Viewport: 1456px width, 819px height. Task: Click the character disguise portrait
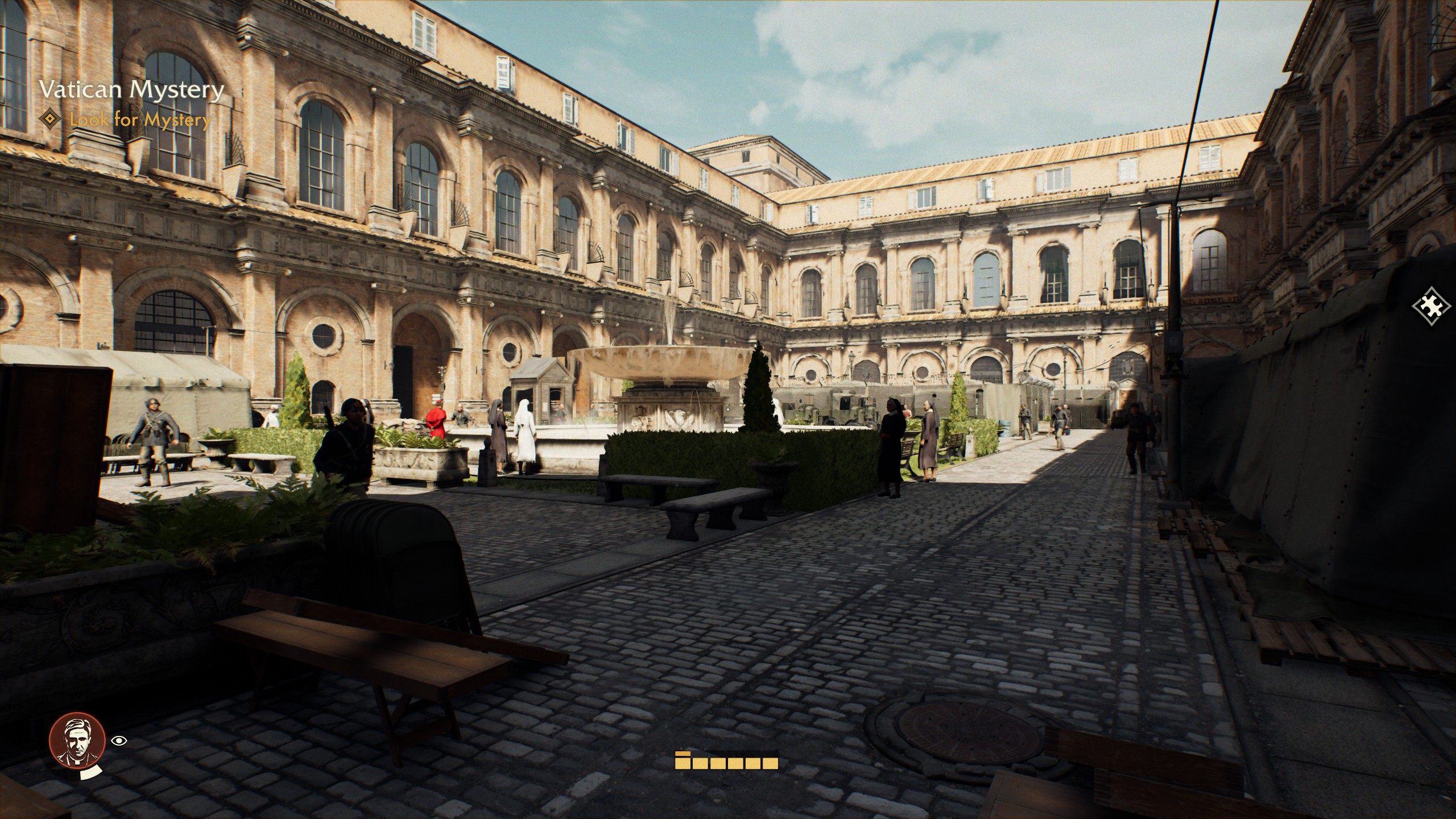[77, 741]
